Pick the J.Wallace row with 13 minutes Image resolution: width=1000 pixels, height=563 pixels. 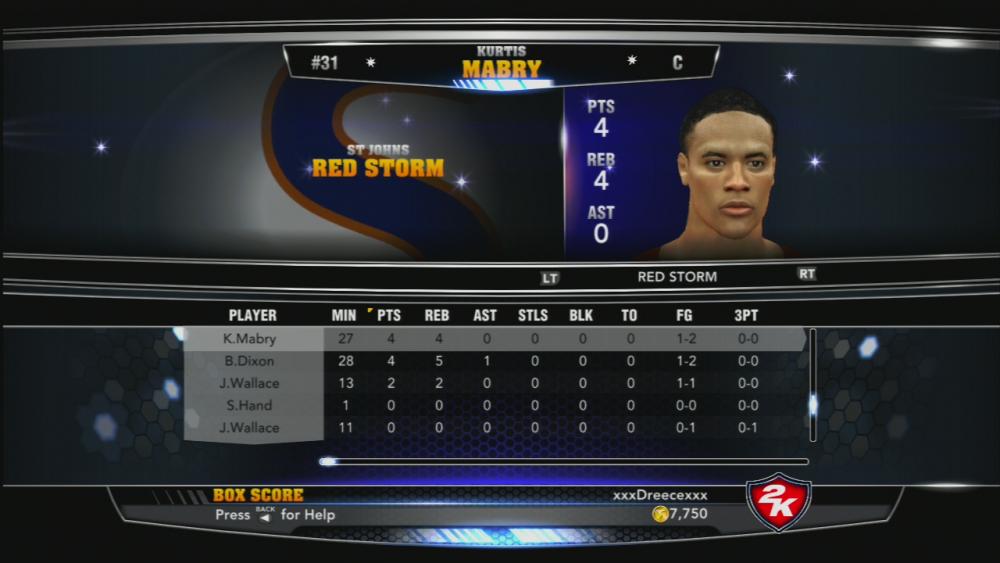point(250,383)
